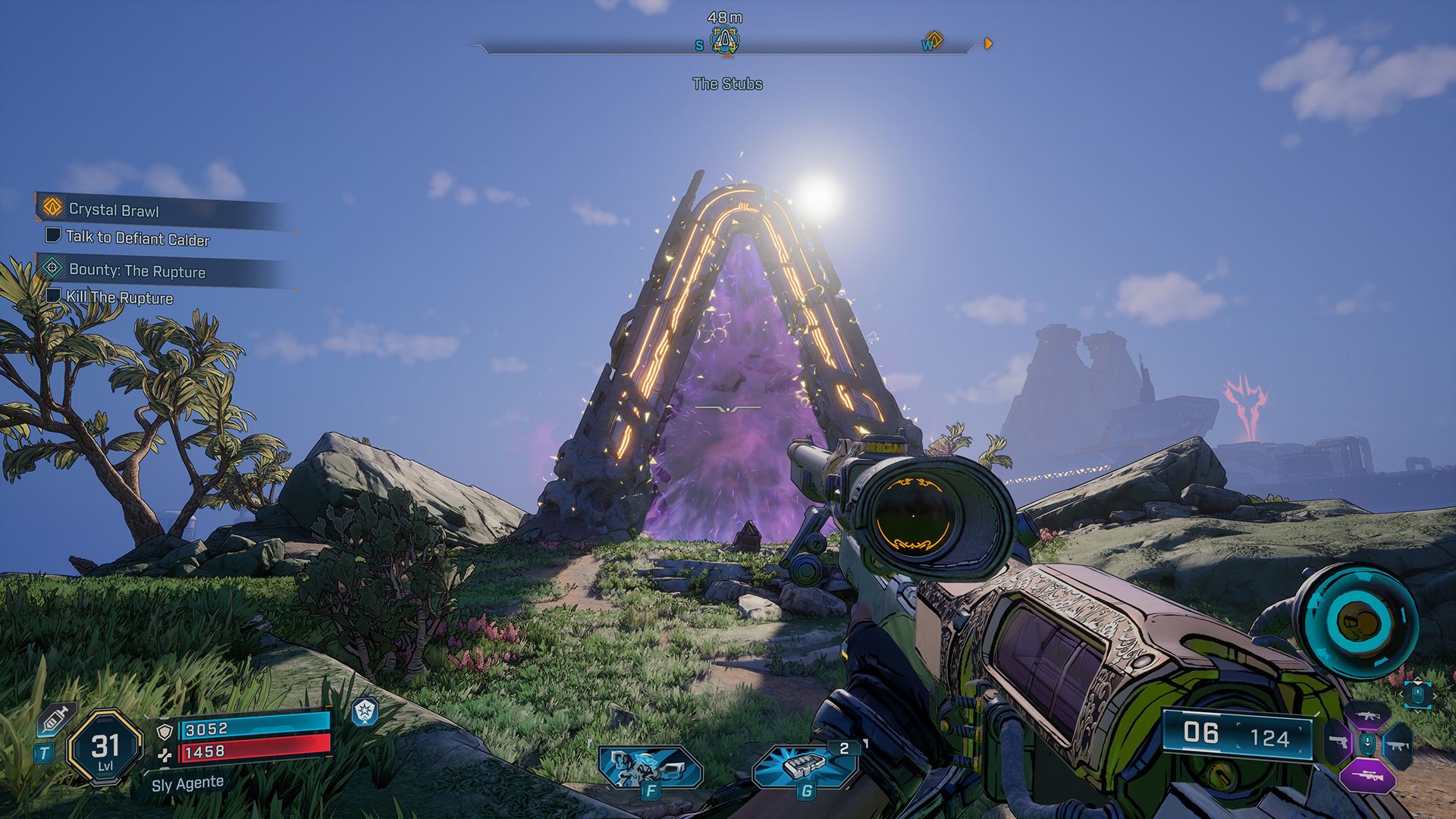Image resolution: width=1456 pixels, height=819 pixels.
Task: Activate the action skill gunner icon
Action: (x=649, y=767)
